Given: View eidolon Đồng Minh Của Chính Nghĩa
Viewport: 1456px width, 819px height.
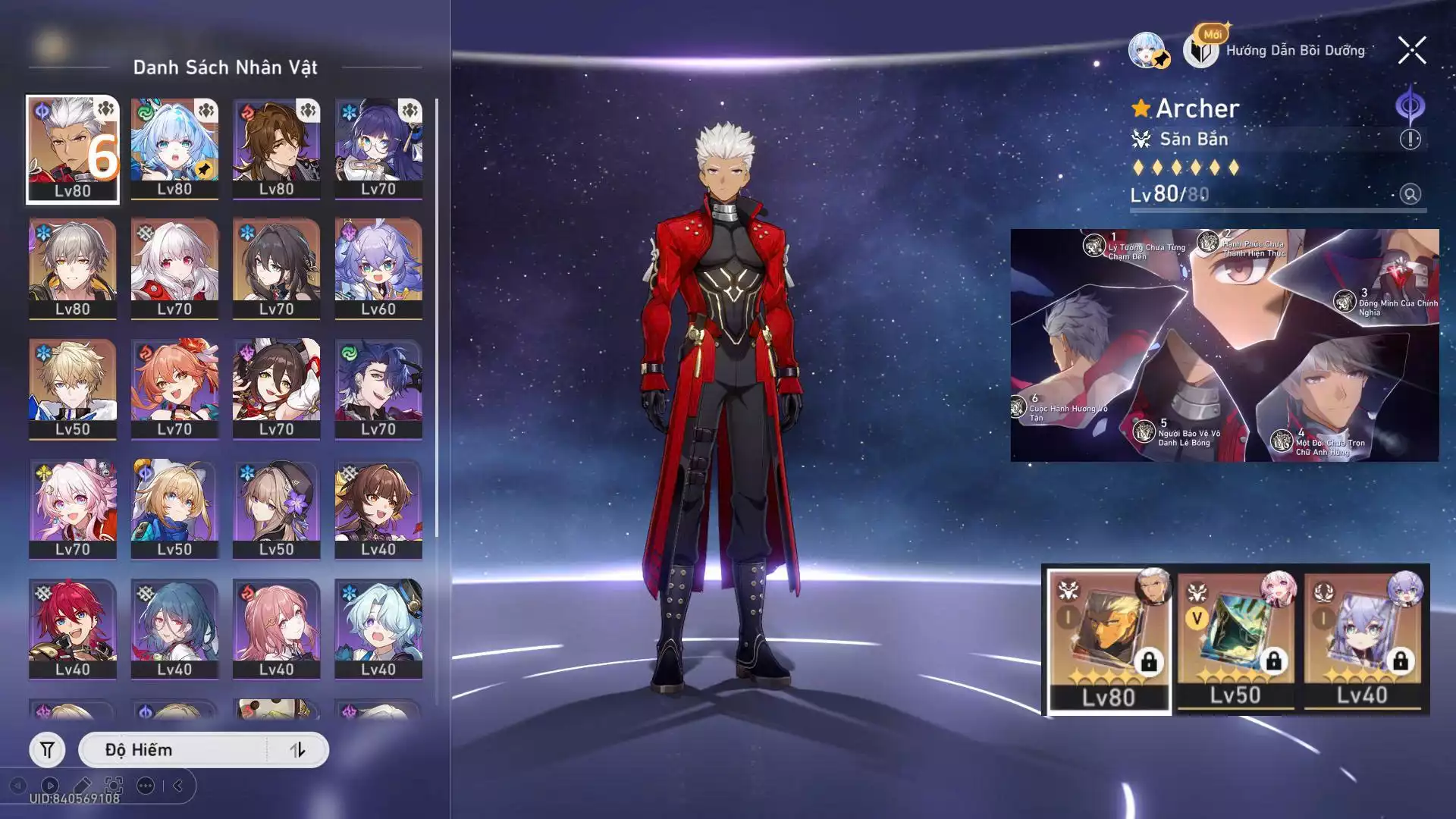Looking at the screenshot, I should [x=1345, y=302].
